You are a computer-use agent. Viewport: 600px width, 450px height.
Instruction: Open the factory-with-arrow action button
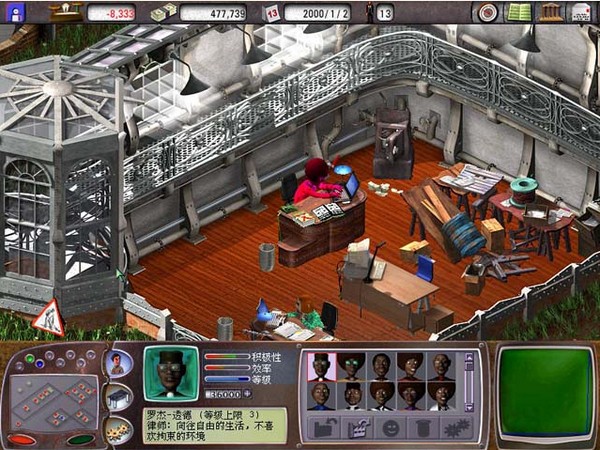(x=322, y=428)
